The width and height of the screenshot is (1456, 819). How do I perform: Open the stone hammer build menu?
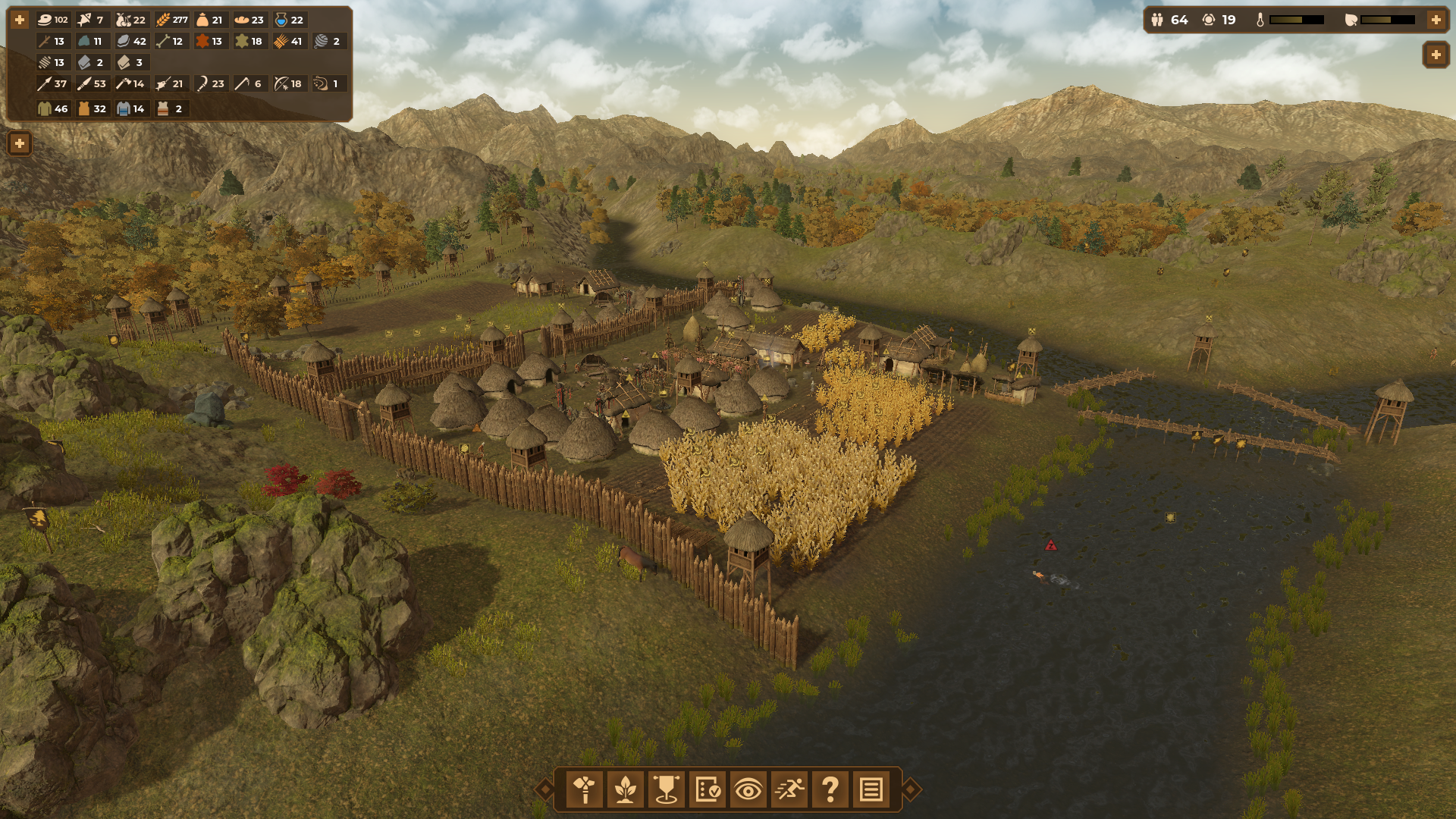pos(585,789)
